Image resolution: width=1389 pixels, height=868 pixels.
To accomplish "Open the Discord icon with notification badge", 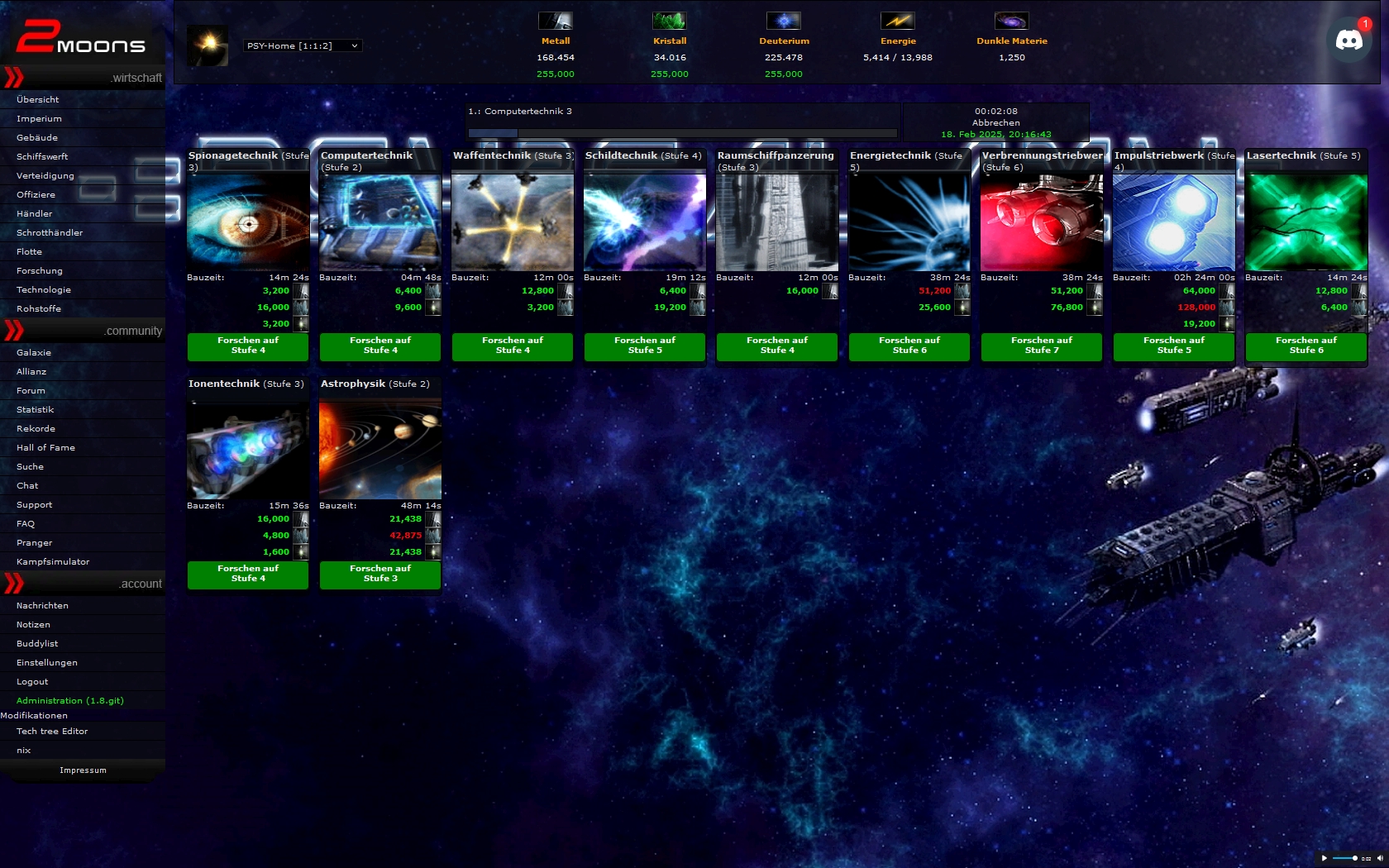I will click(x=1349, y=39).
